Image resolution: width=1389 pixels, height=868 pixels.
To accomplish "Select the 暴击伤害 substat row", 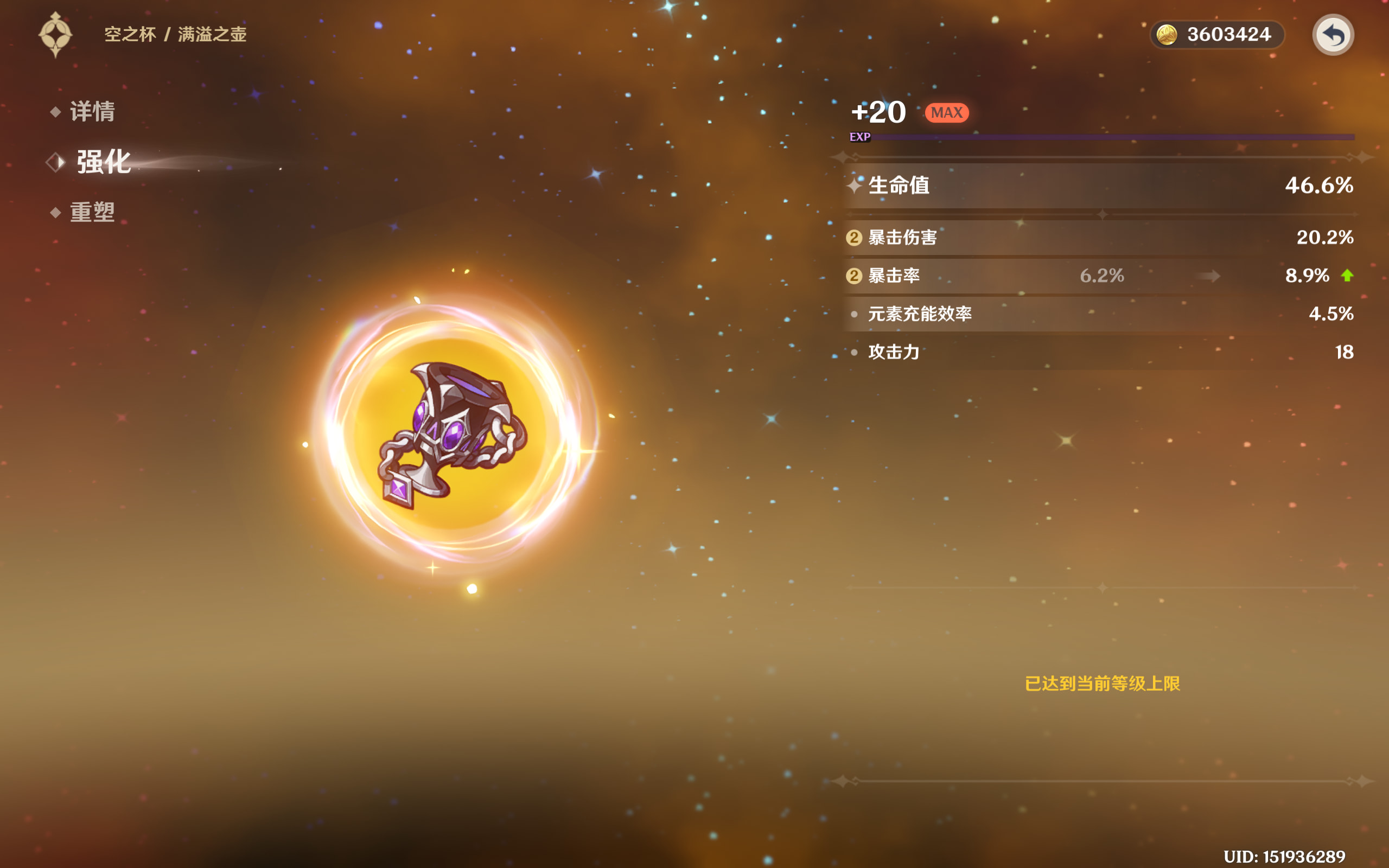I will pyautogui.click(x=1099, y=237).
